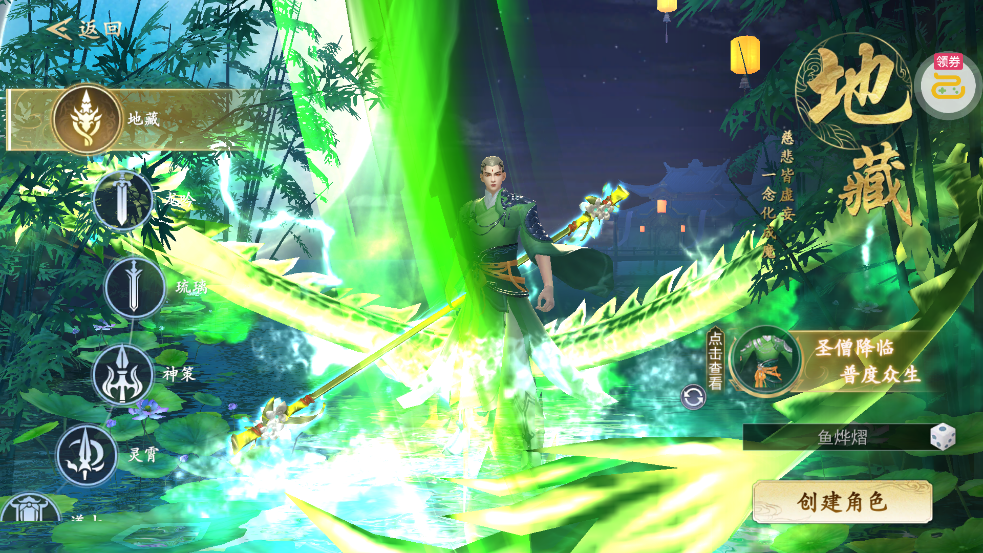Select the 地藏 class tab
983x553 pixels.
coord(88,119)
